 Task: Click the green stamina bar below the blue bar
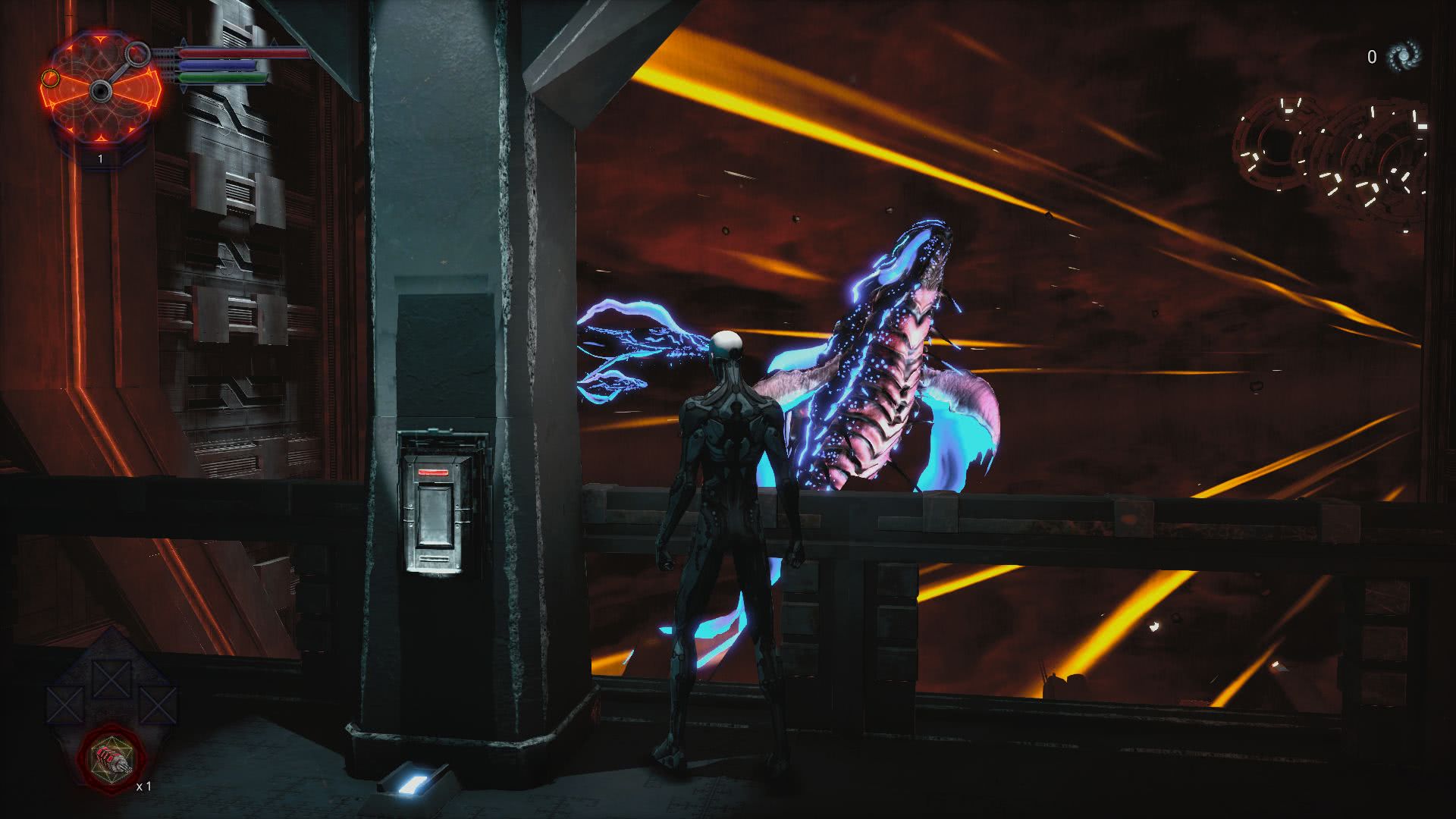[222, 77]
